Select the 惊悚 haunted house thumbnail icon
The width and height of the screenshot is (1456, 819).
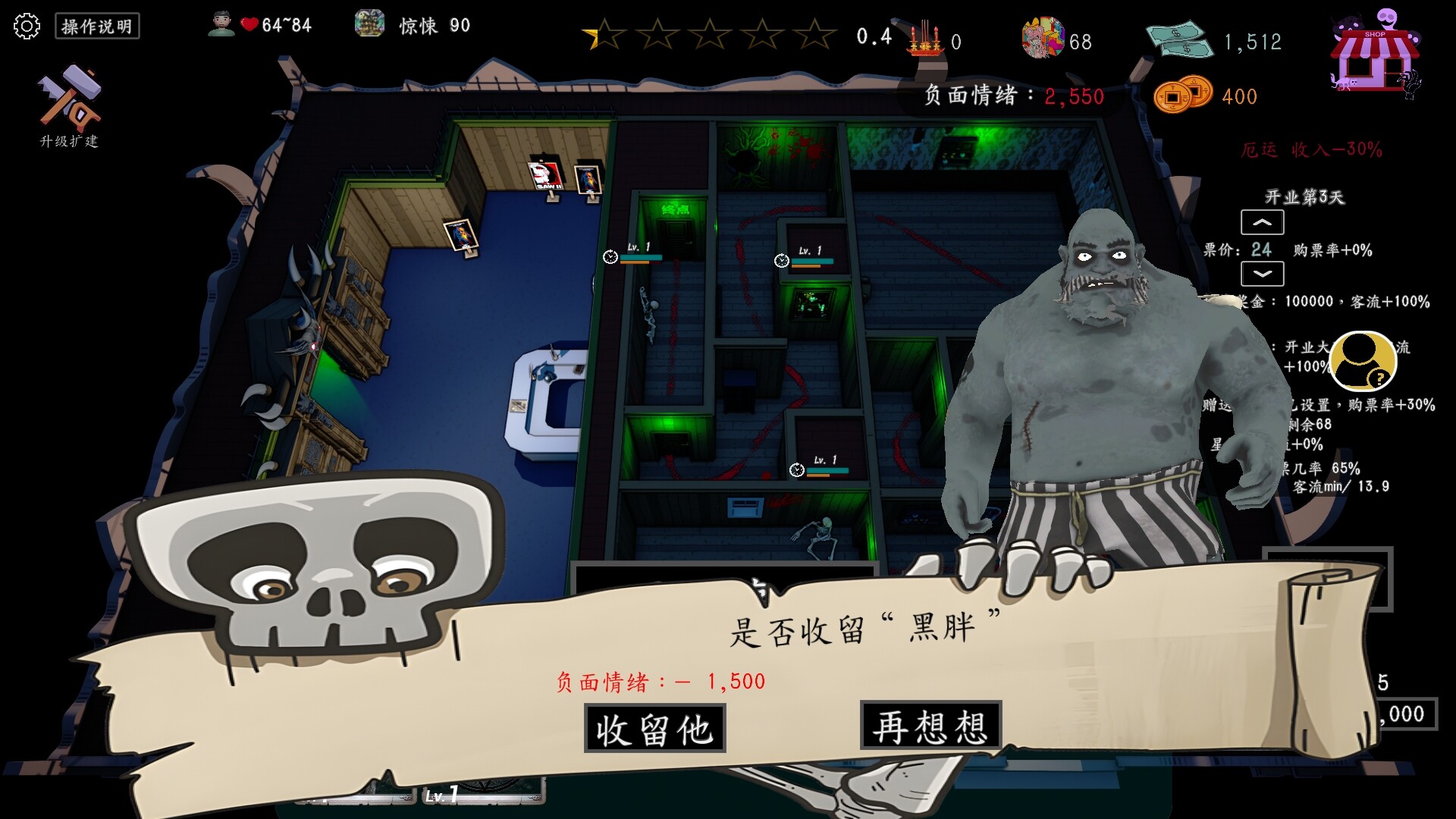(x=369, y=24)
